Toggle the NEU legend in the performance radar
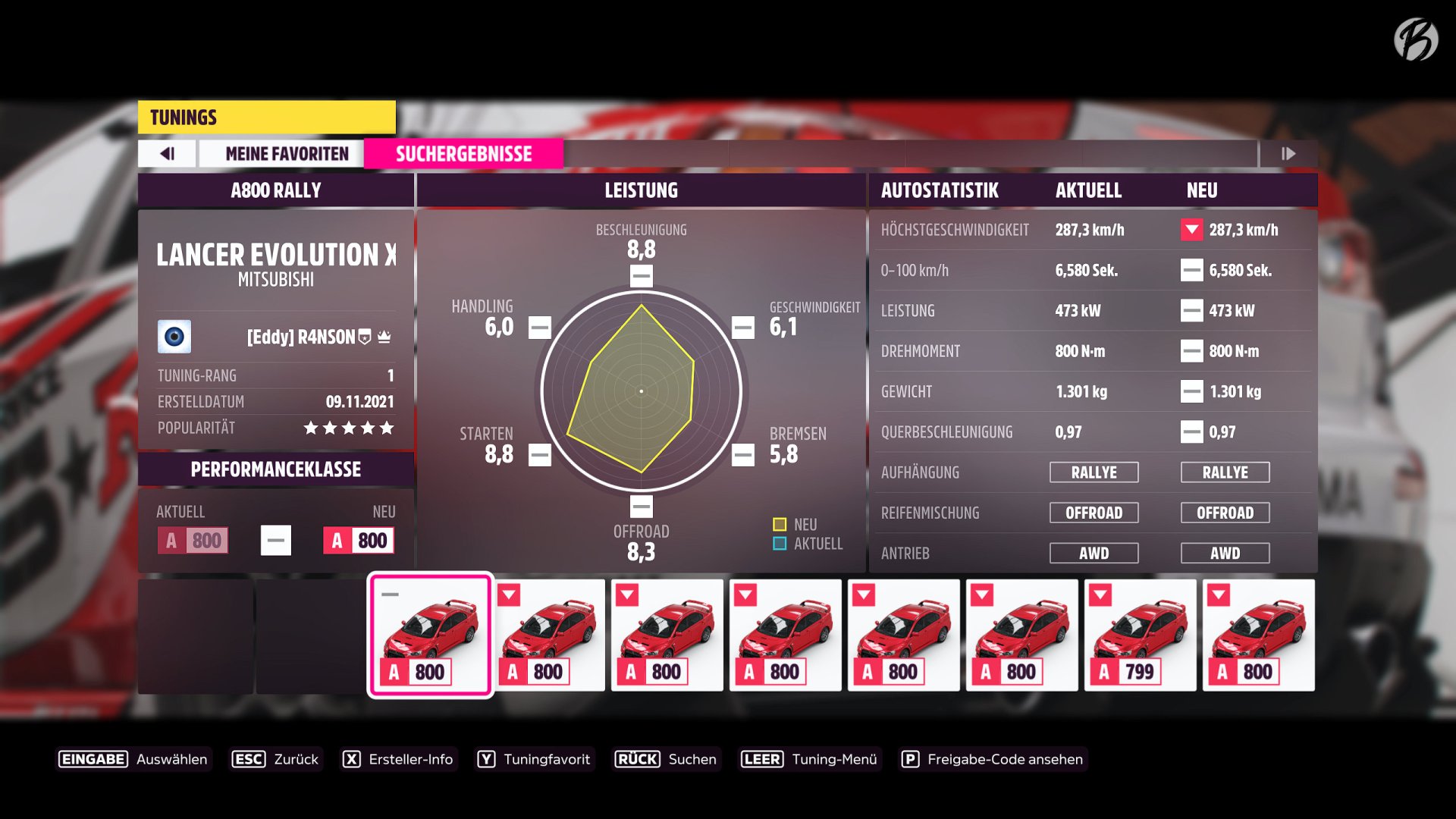This screenshot has width=1456, height=819. pos(778,523)
